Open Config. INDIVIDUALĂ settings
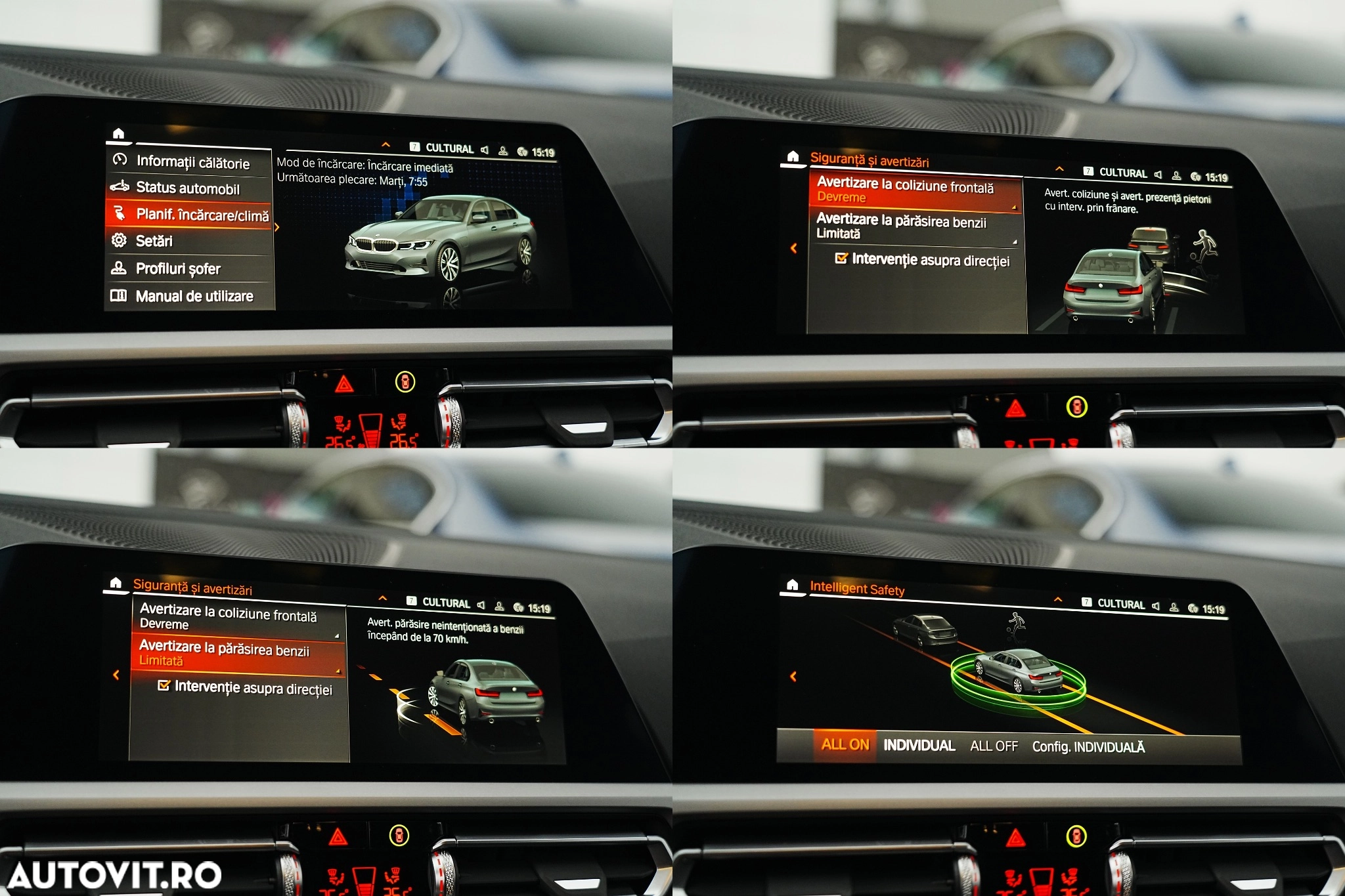Screen dimensions: 1345x896 point(1088,747)
